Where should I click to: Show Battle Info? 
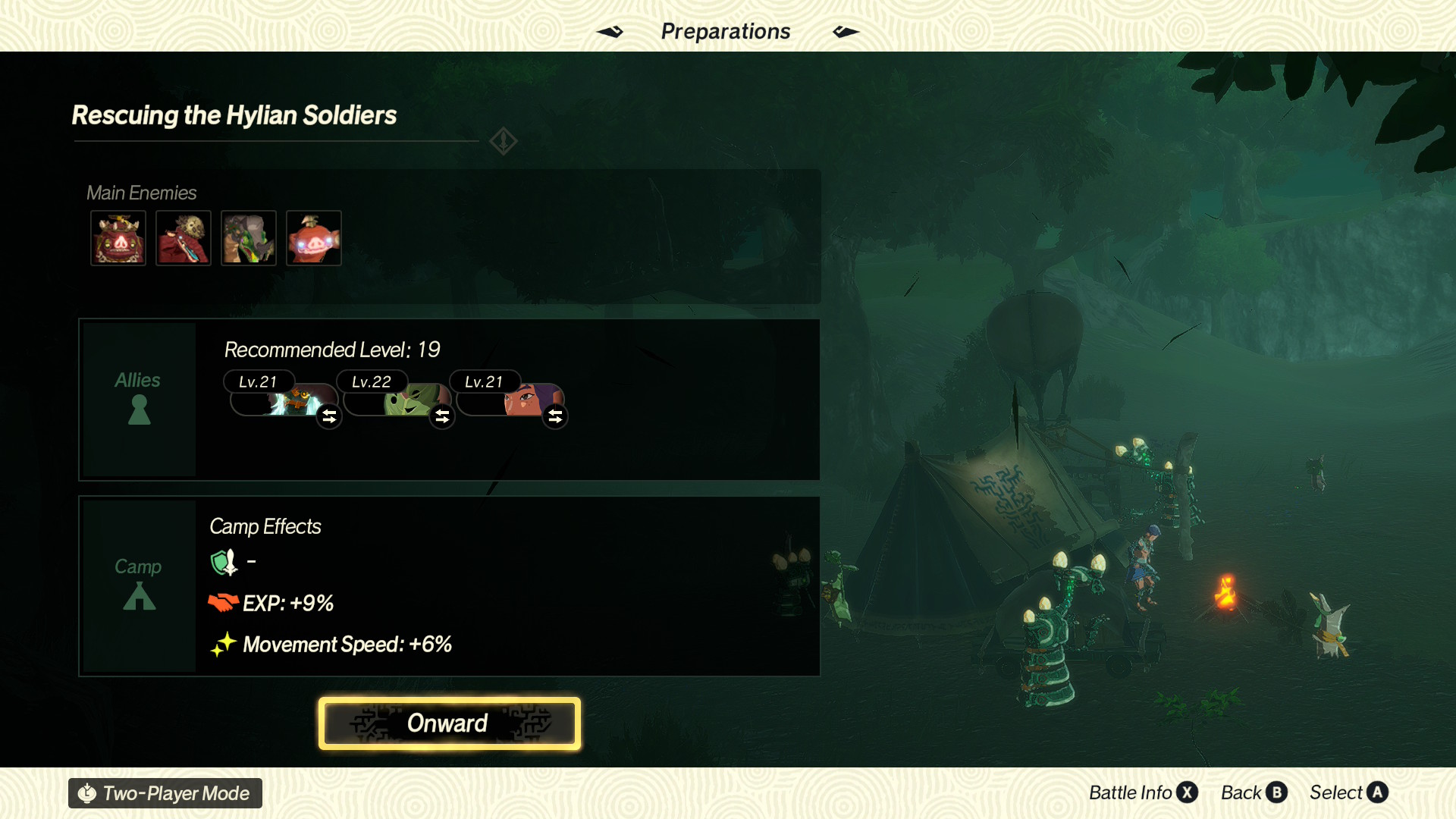pyautogui.click(x=1142, y=792)
